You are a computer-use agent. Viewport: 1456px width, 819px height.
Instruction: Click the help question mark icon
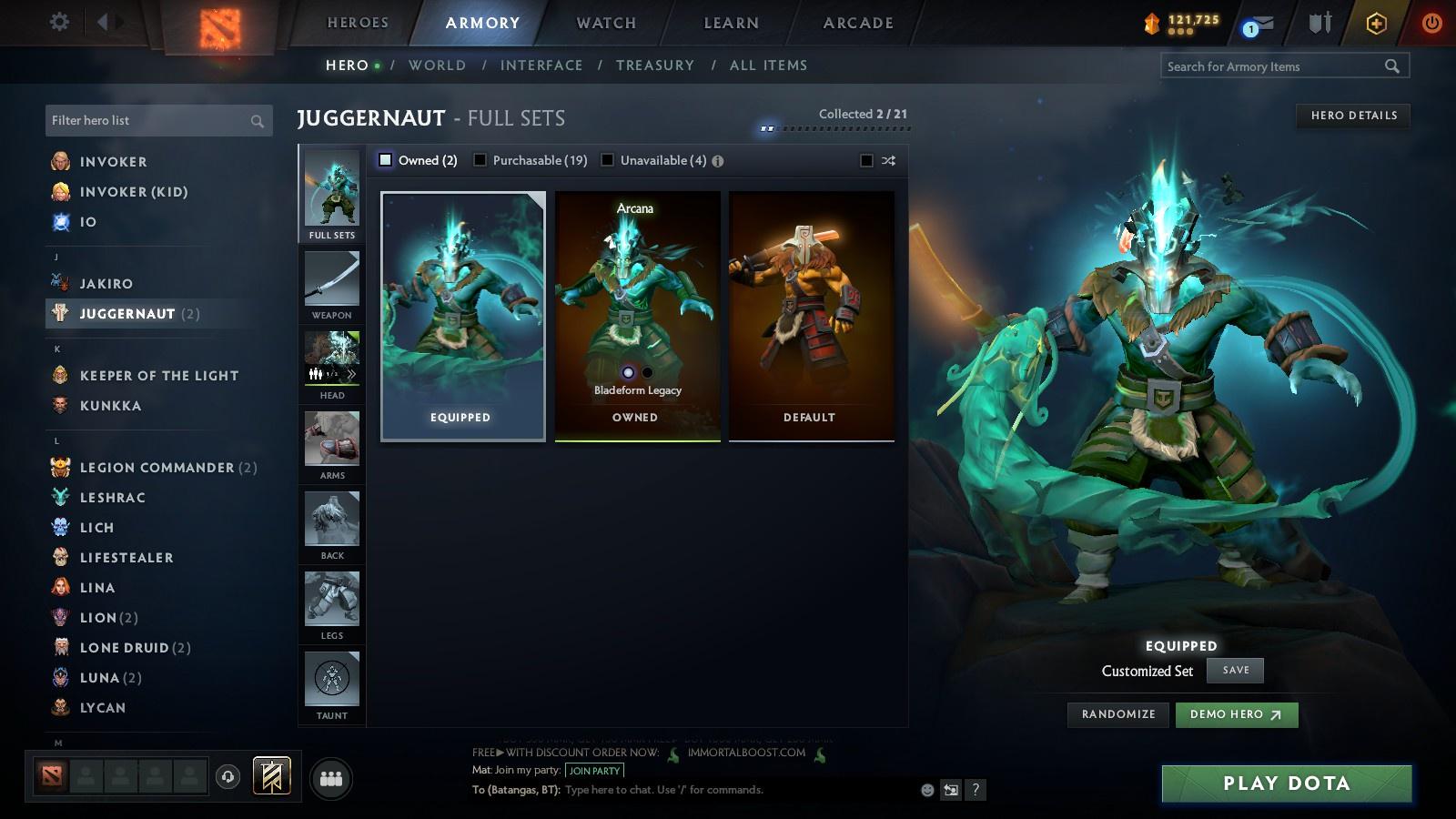(x=976, y=790)
